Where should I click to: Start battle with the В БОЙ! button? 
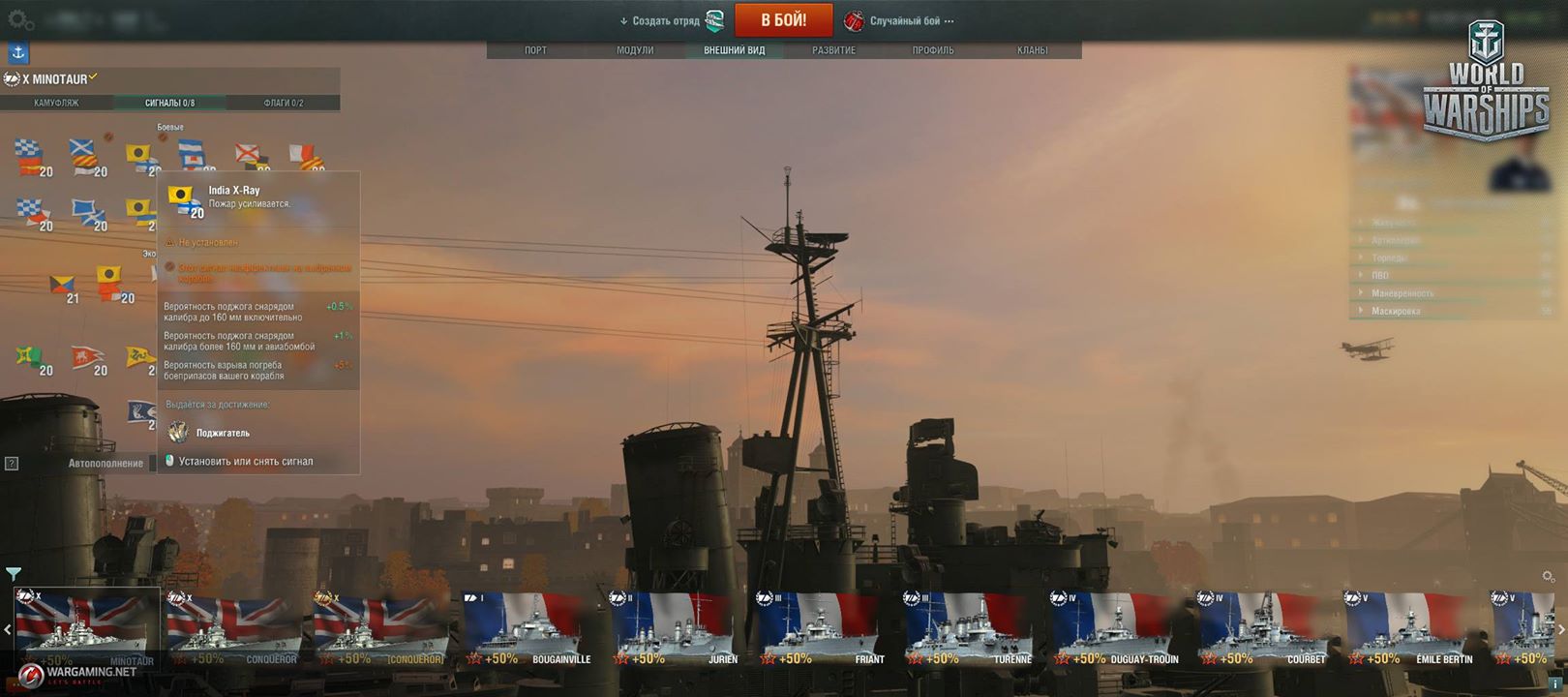pyautogui.click(x=783, y=20)
